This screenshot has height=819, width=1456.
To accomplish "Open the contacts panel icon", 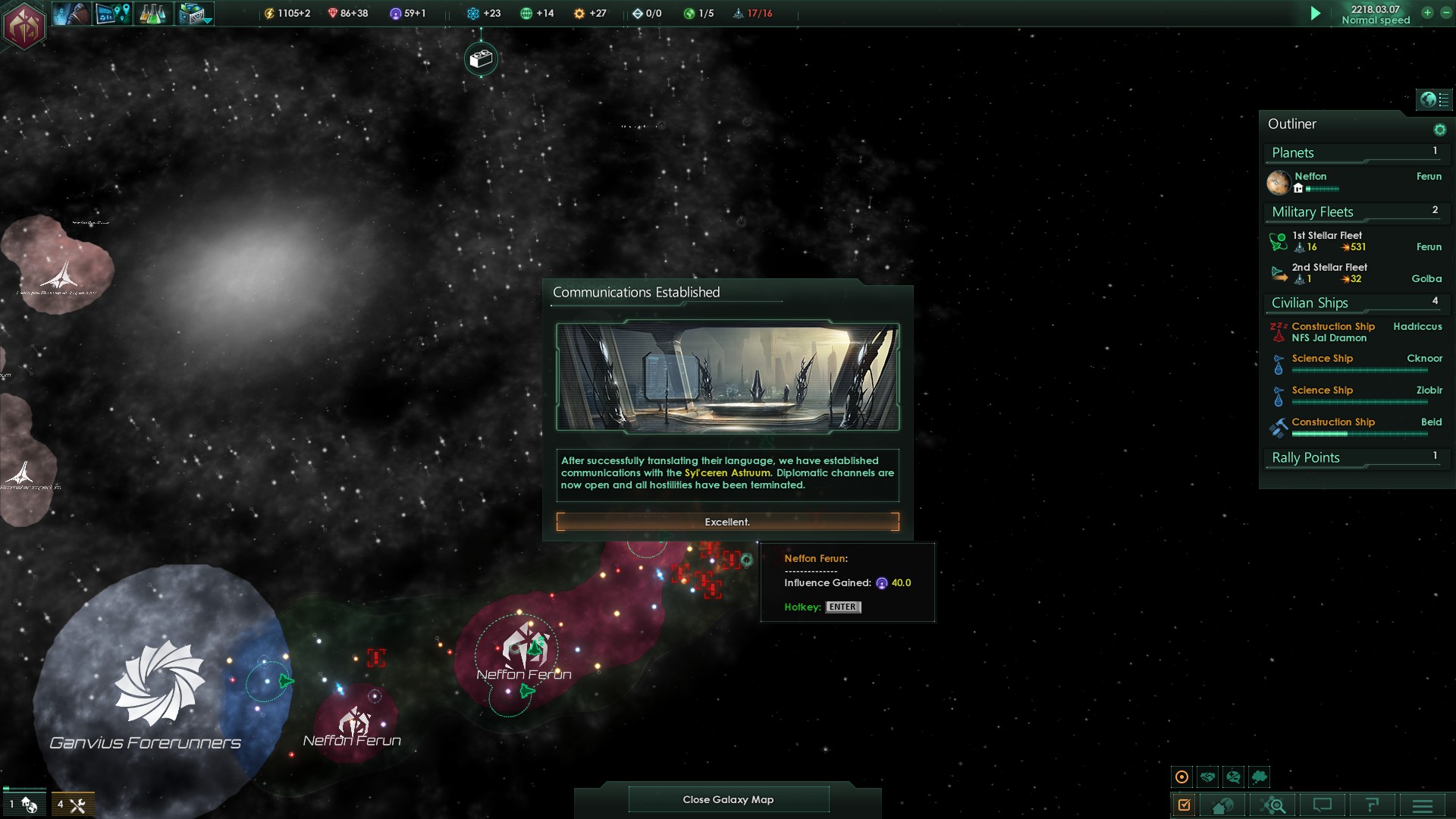I will tap(71, 14).
